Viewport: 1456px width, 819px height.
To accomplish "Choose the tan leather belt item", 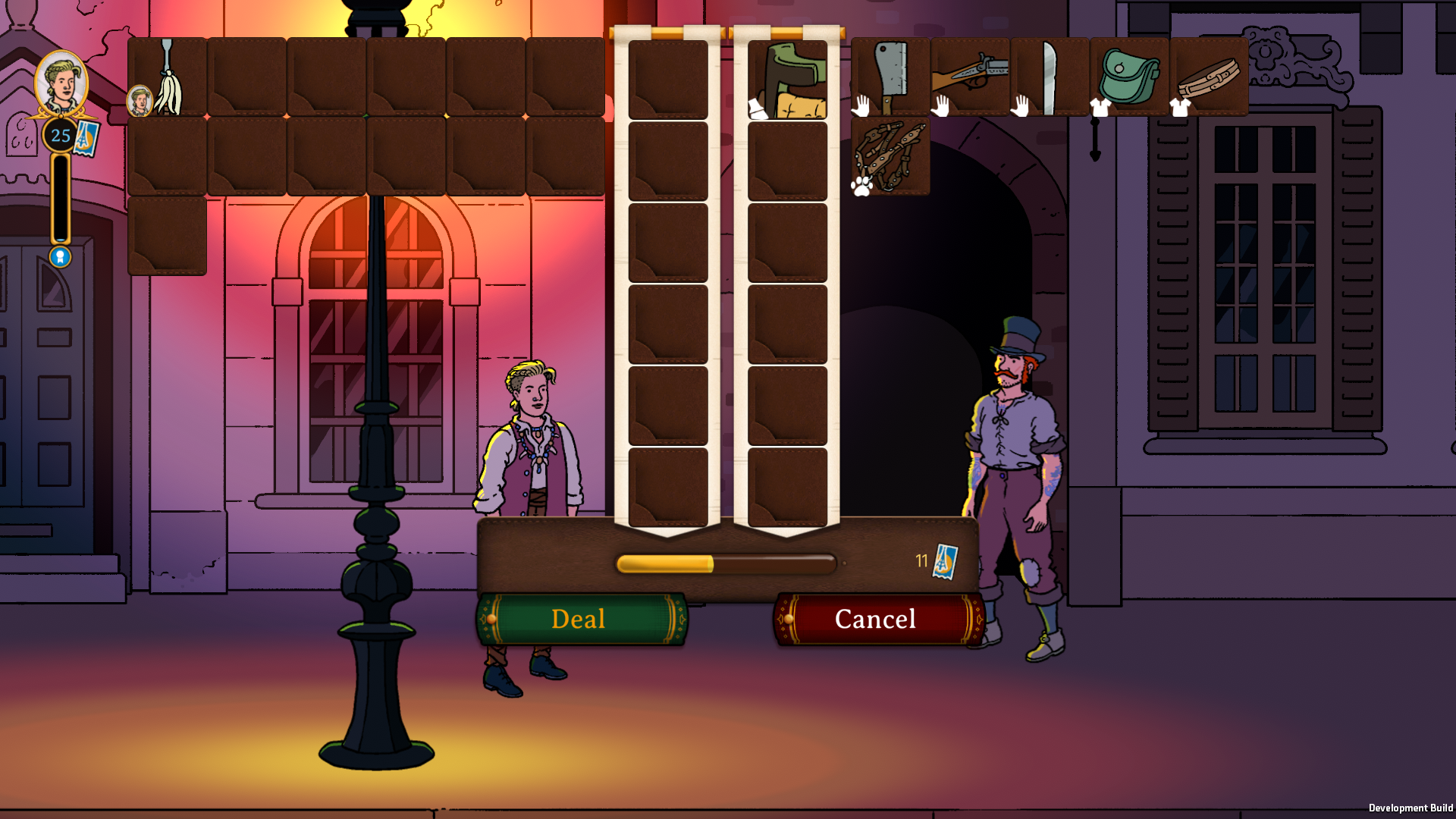I will click(x=1209, y=77).
